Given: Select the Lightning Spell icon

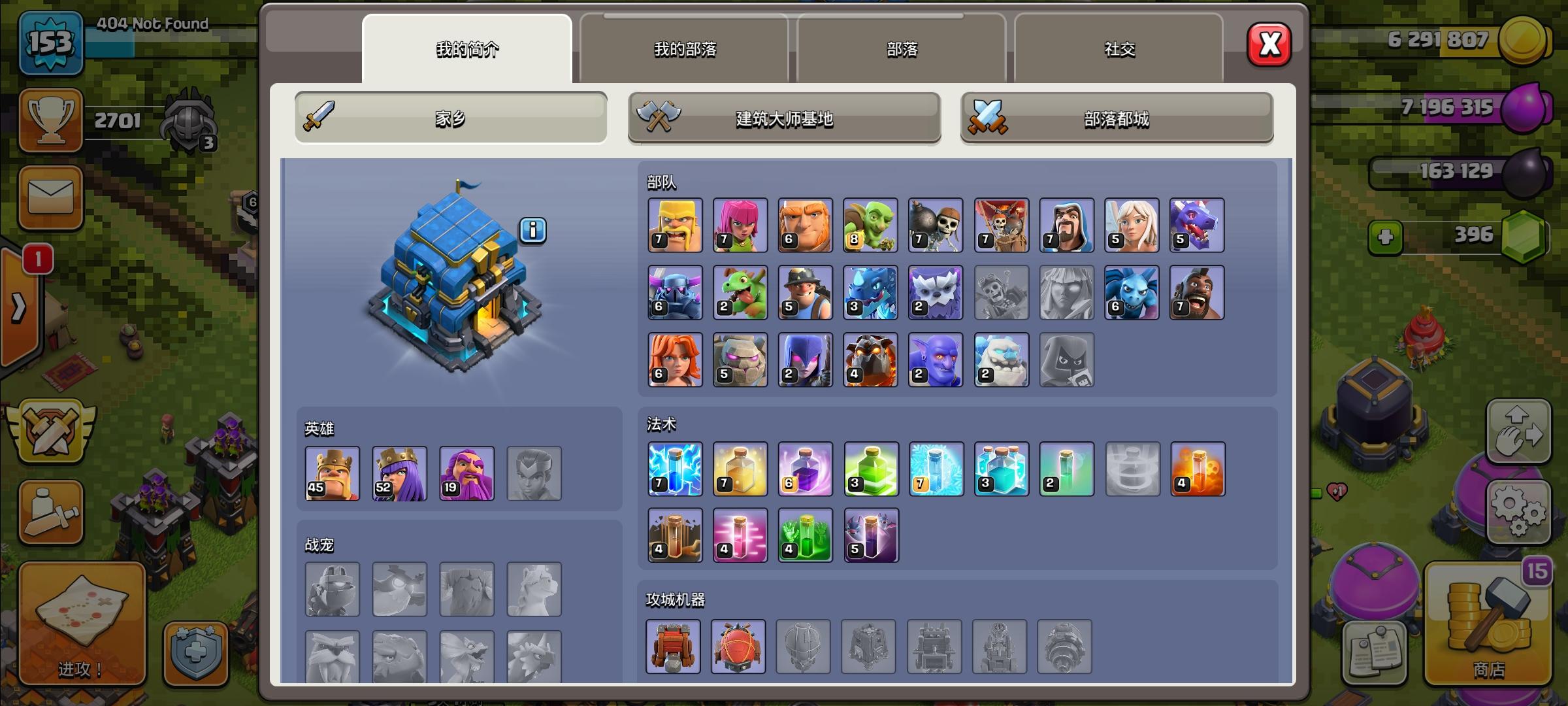Looking at the screenshot, I should pyautogui.click(x=675, y=469).
